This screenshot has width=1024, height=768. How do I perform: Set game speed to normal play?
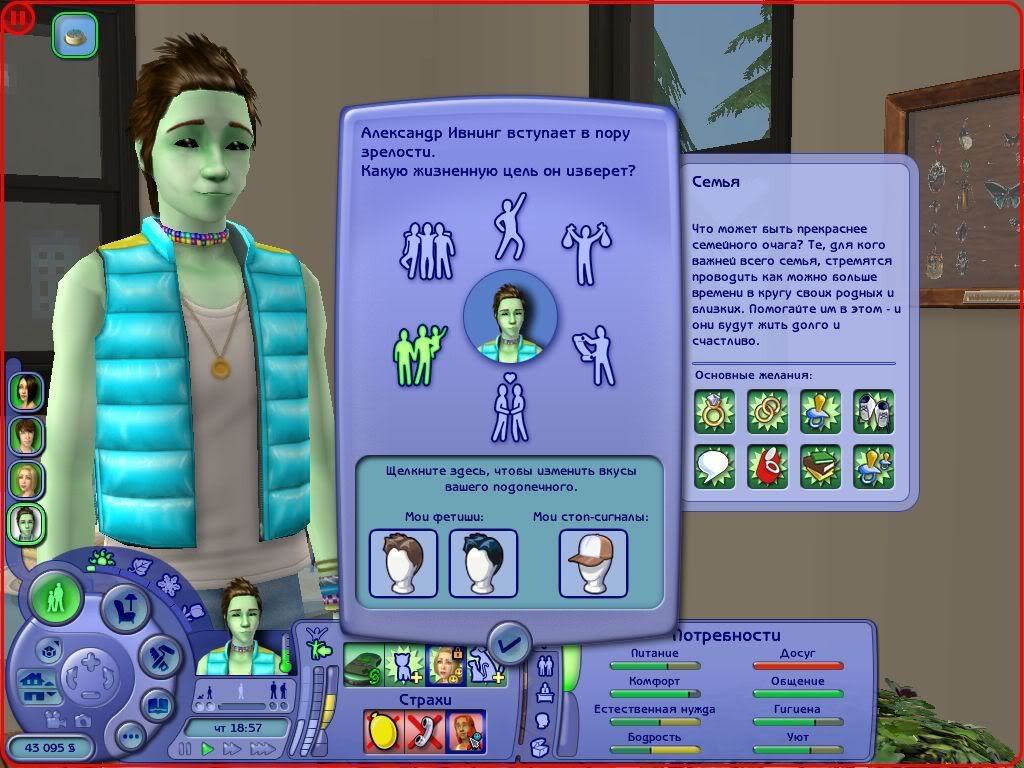point(209,748)
